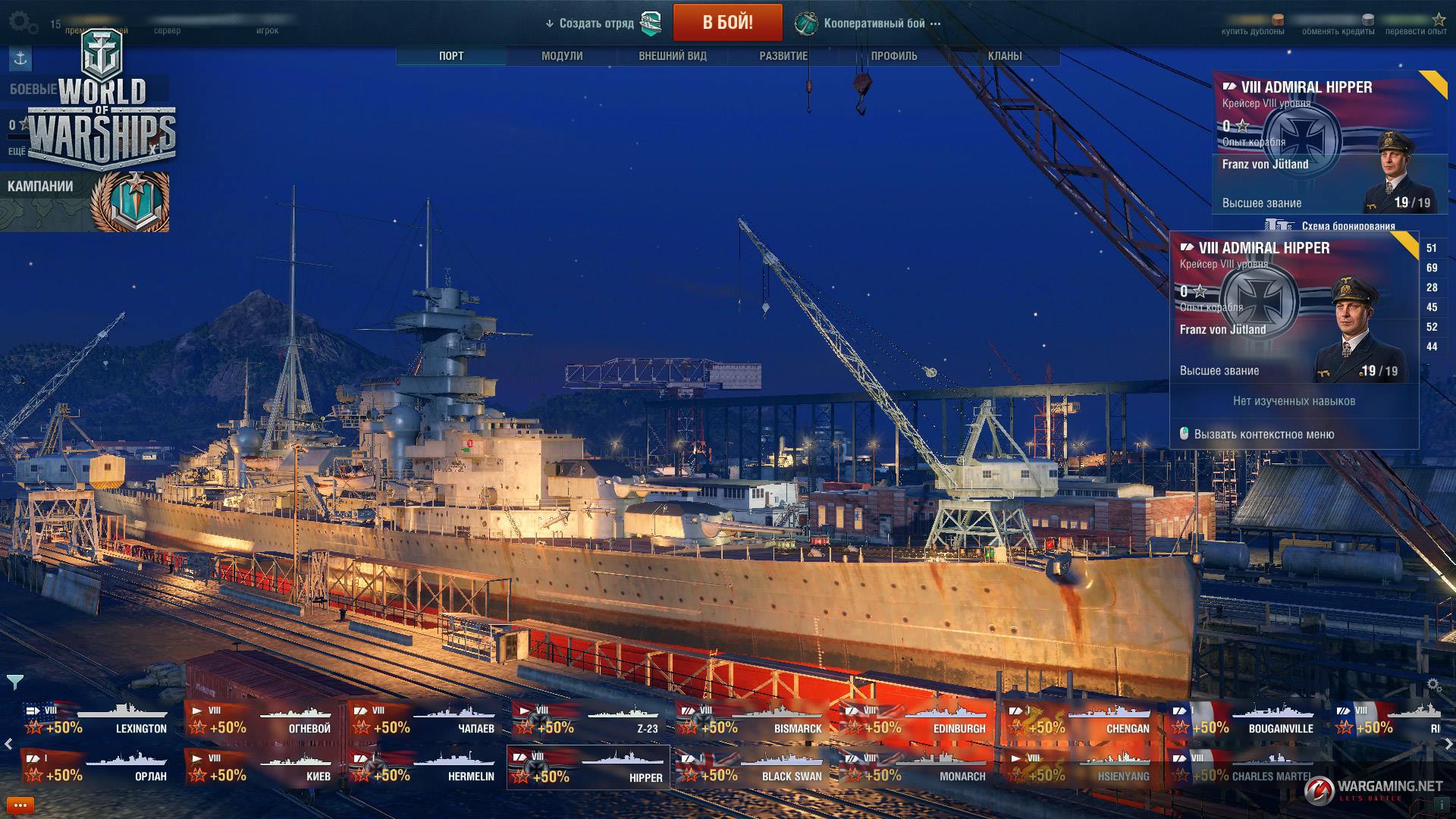Start battle with the В БОЙ! button
The height and width of the screenshot is (819, 1456).
727,23
